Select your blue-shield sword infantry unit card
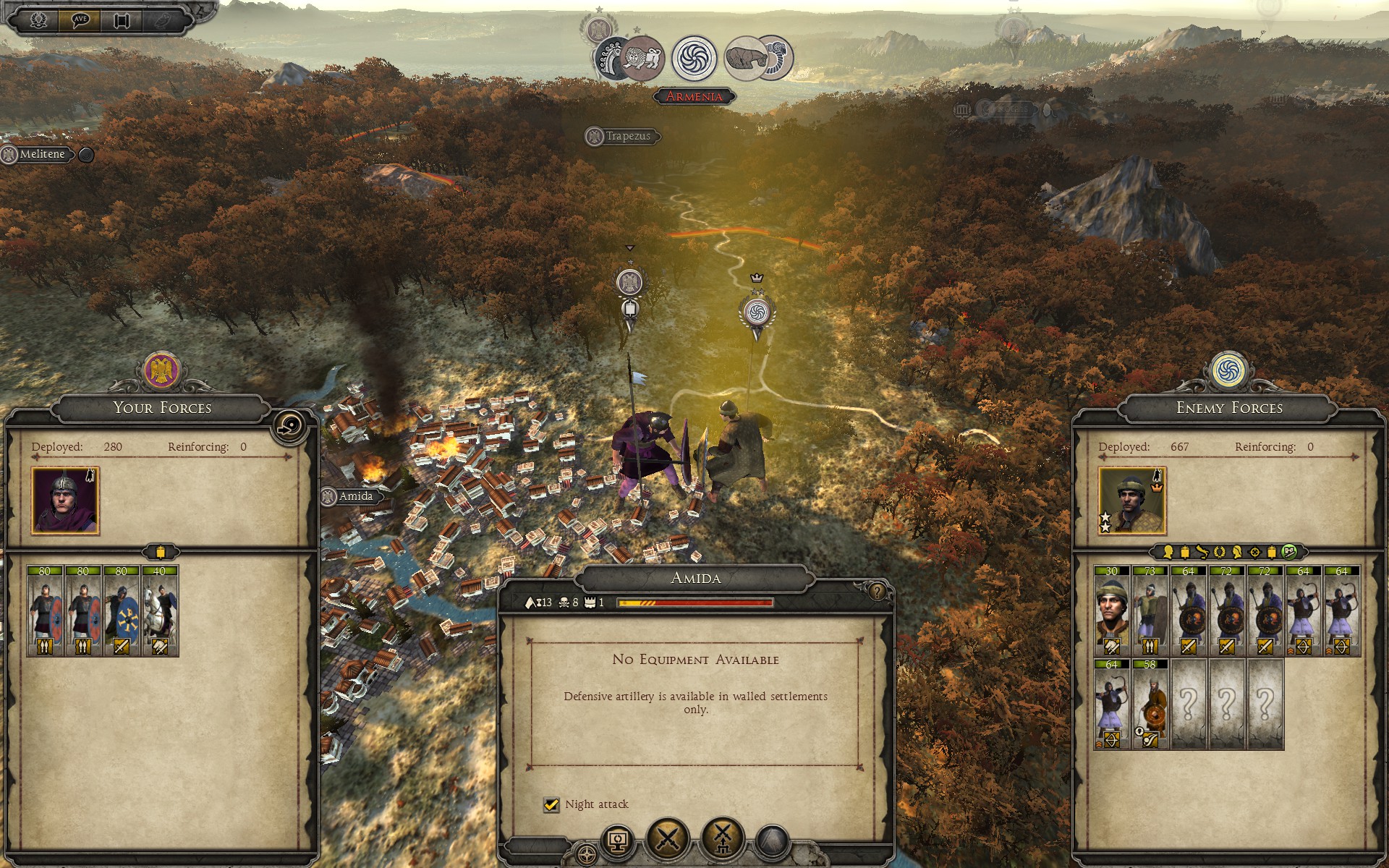 tap(122, 611)
